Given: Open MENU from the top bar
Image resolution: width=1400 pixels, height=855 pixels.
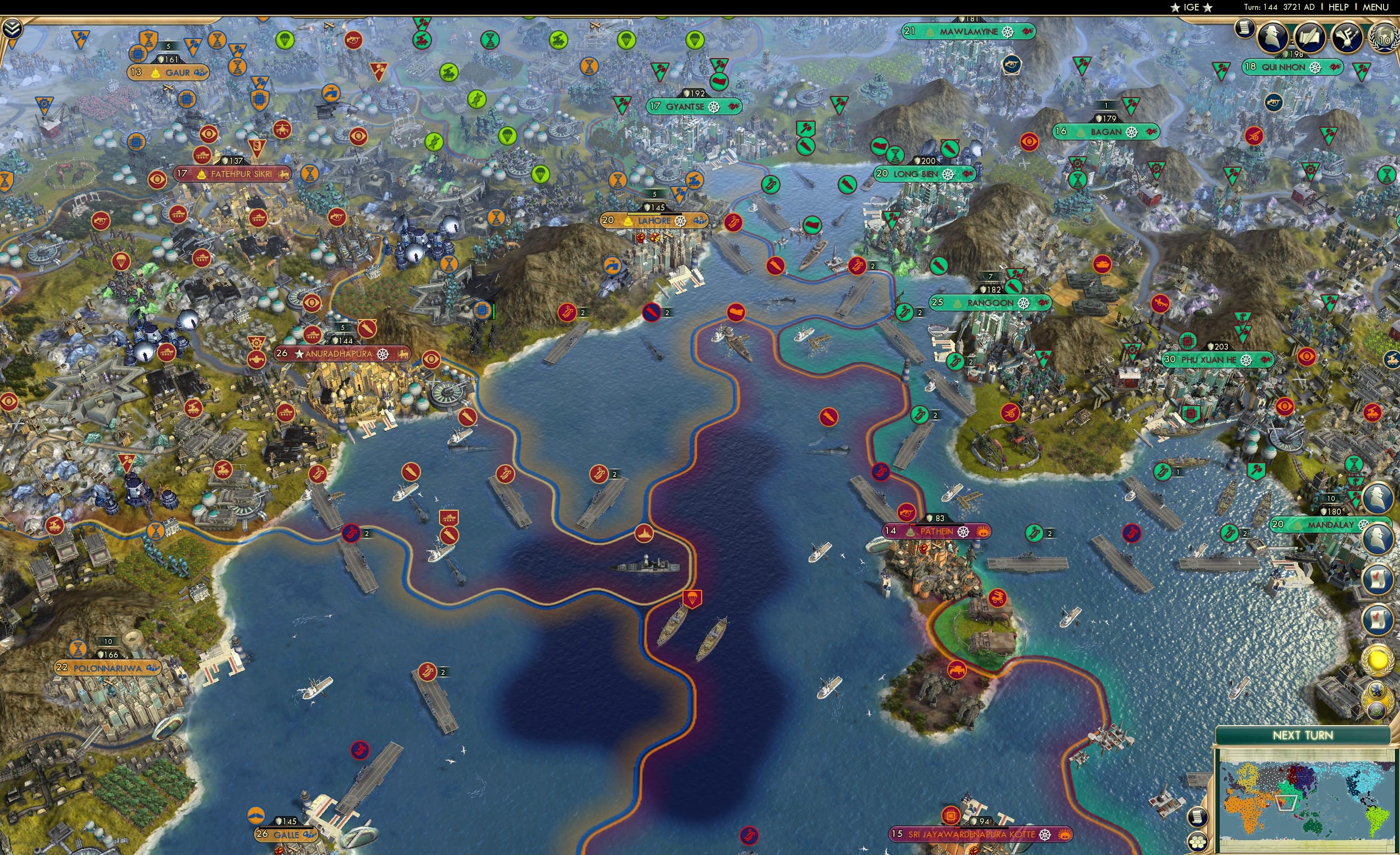Looking at the screenshot, I should 1375,7.
